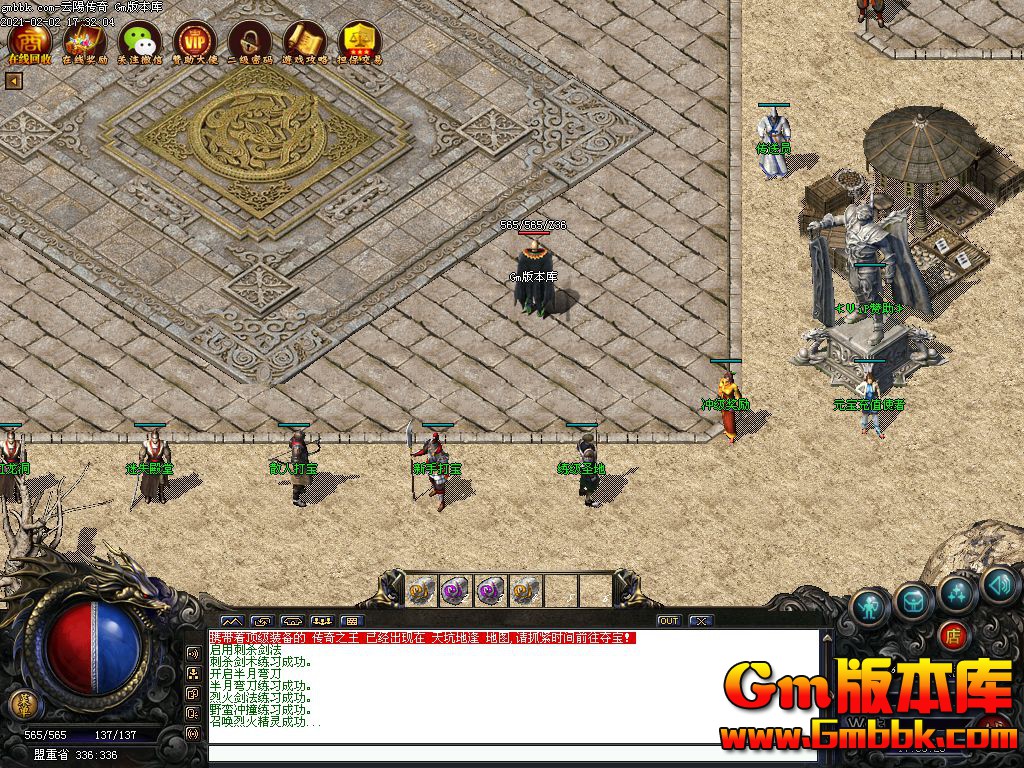Open the mountain-shaped map button above chat
This screenshot has height=768, width=1024.
coord(232,621)
